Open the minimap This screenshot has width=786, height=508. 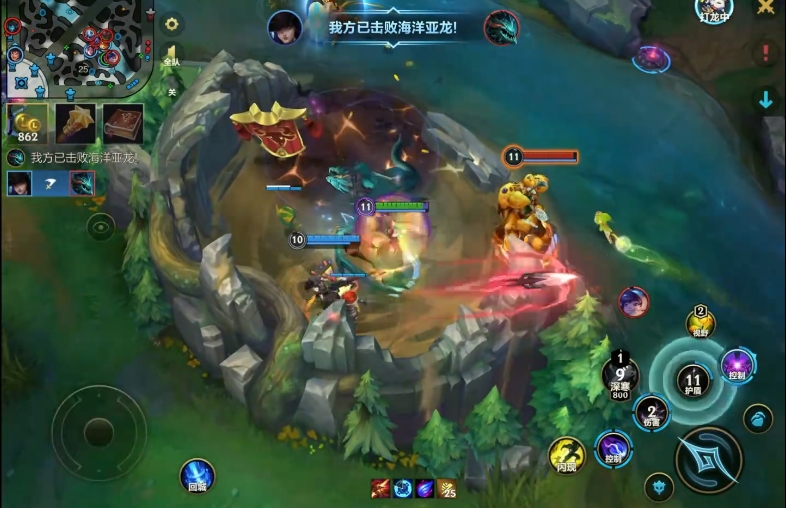(x=75, y=45)
